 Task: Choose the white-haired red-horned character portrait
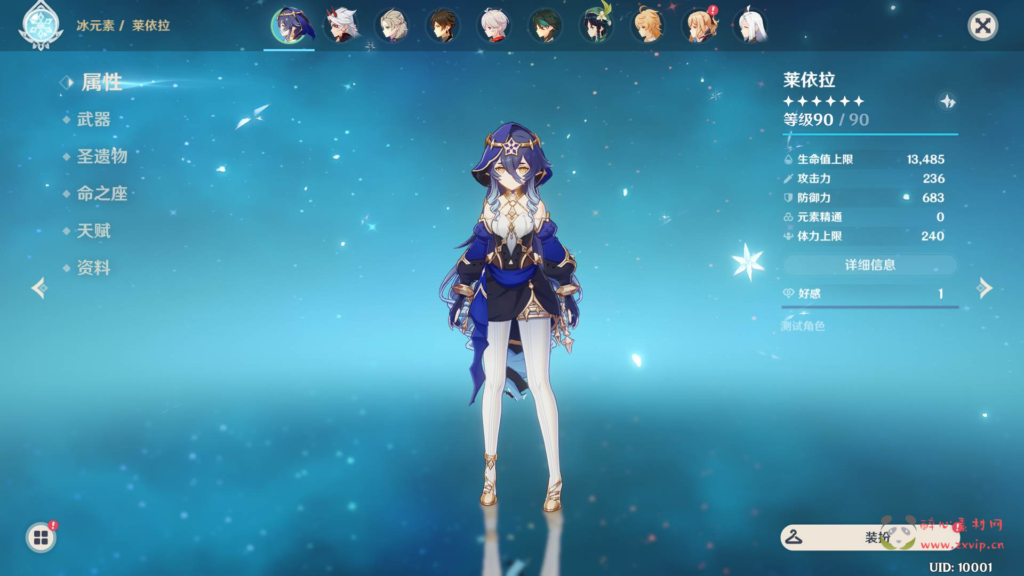point(342,26)
